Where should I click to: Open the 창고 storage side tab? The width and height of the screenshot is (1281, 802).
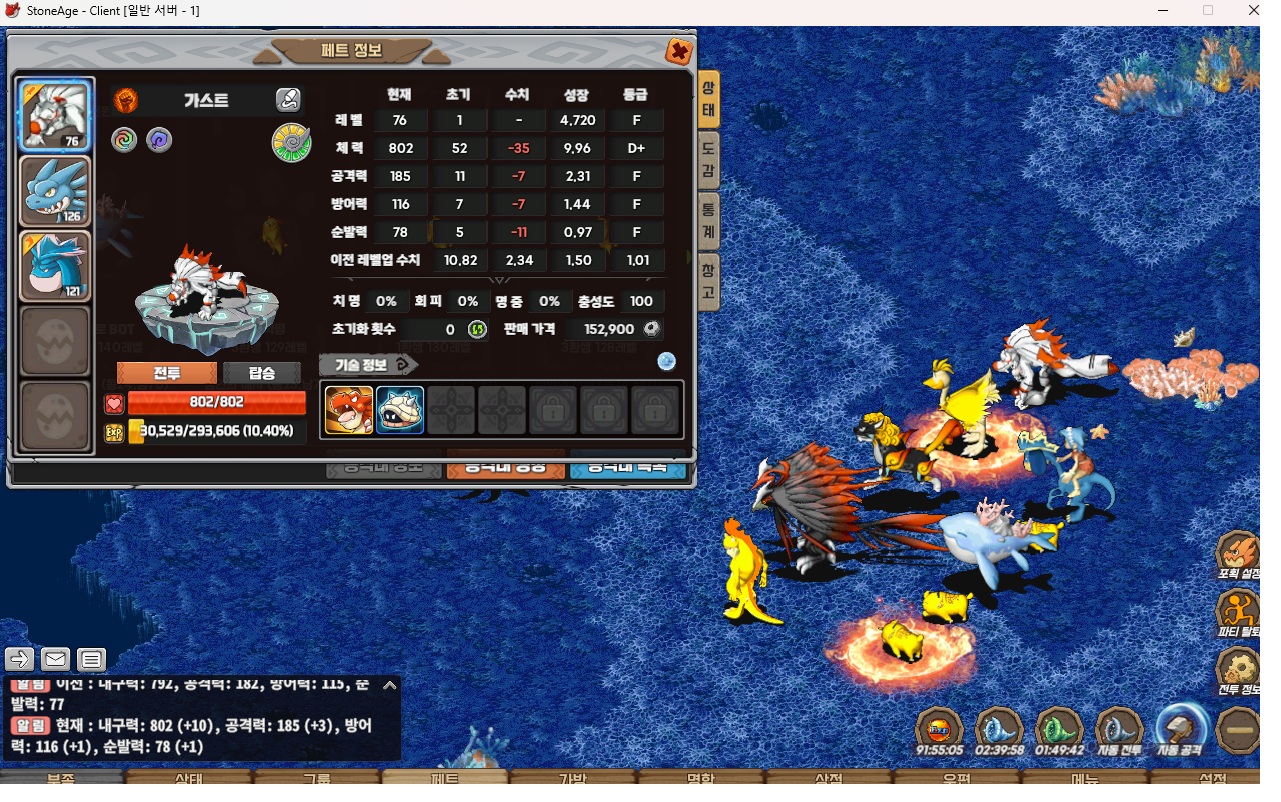708,281
